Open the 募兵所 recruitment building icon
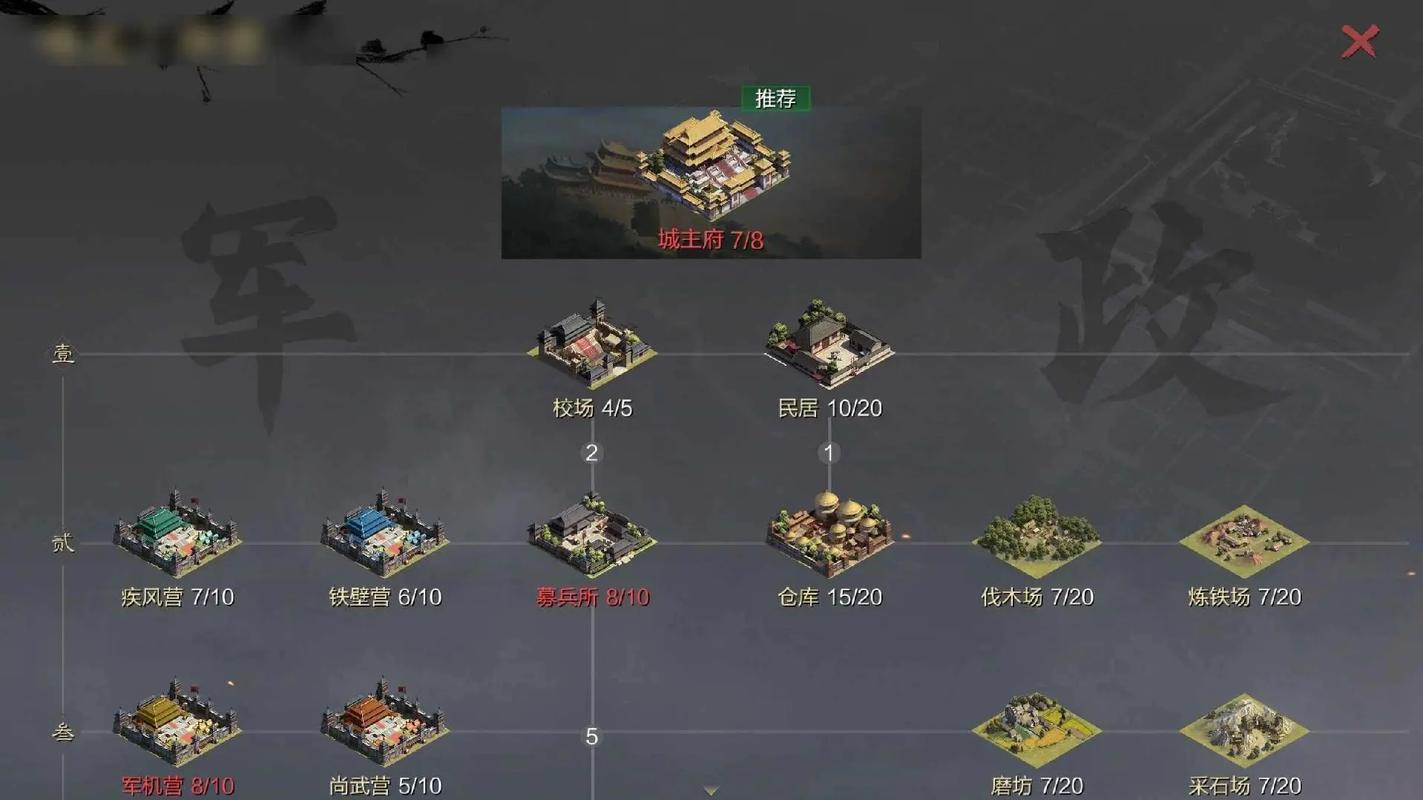The width and height of the screenshot is (1423, 800). coord(590,535)
